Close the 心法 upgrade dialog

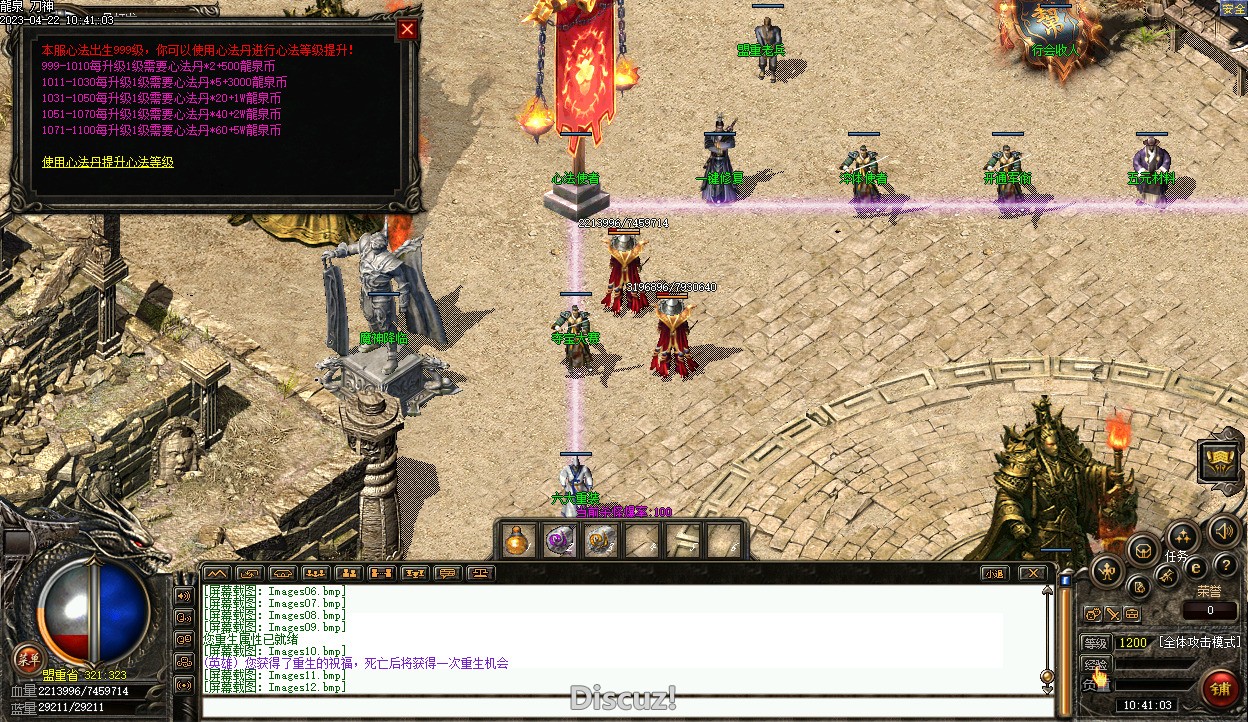(406, 29)
